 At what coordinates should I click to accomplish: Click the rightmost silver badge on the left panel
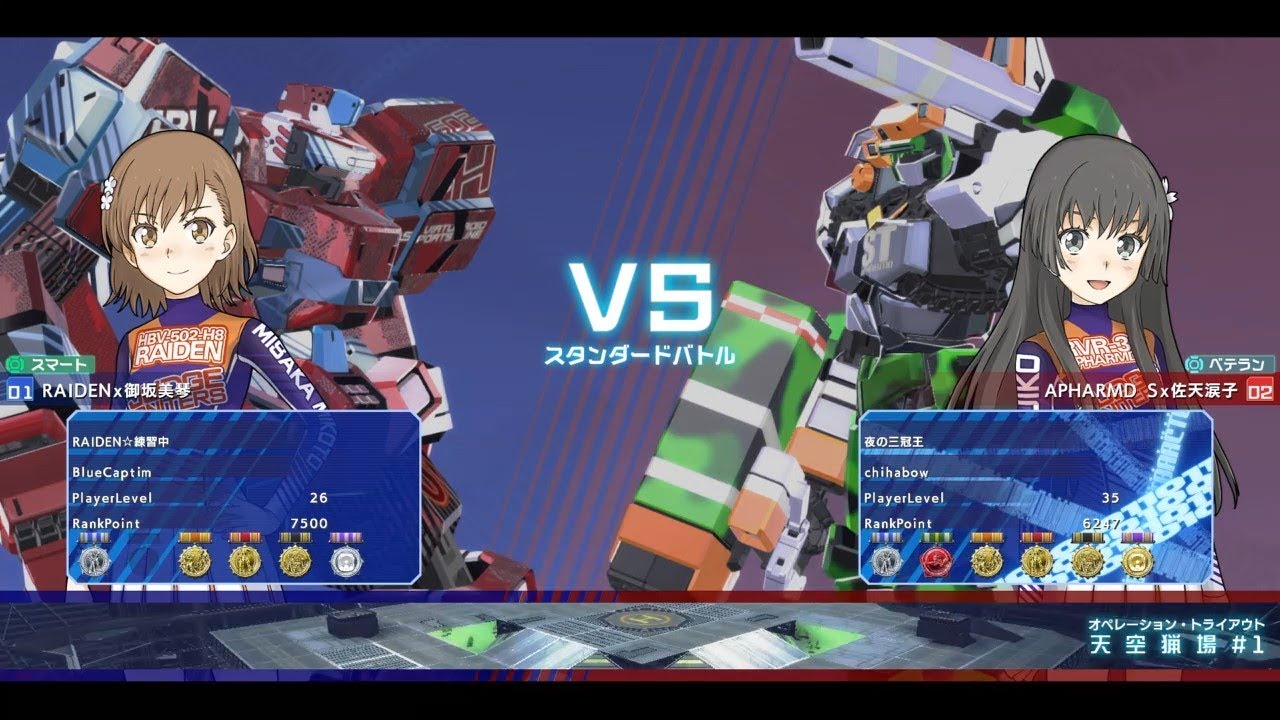(x=346, y=560)
